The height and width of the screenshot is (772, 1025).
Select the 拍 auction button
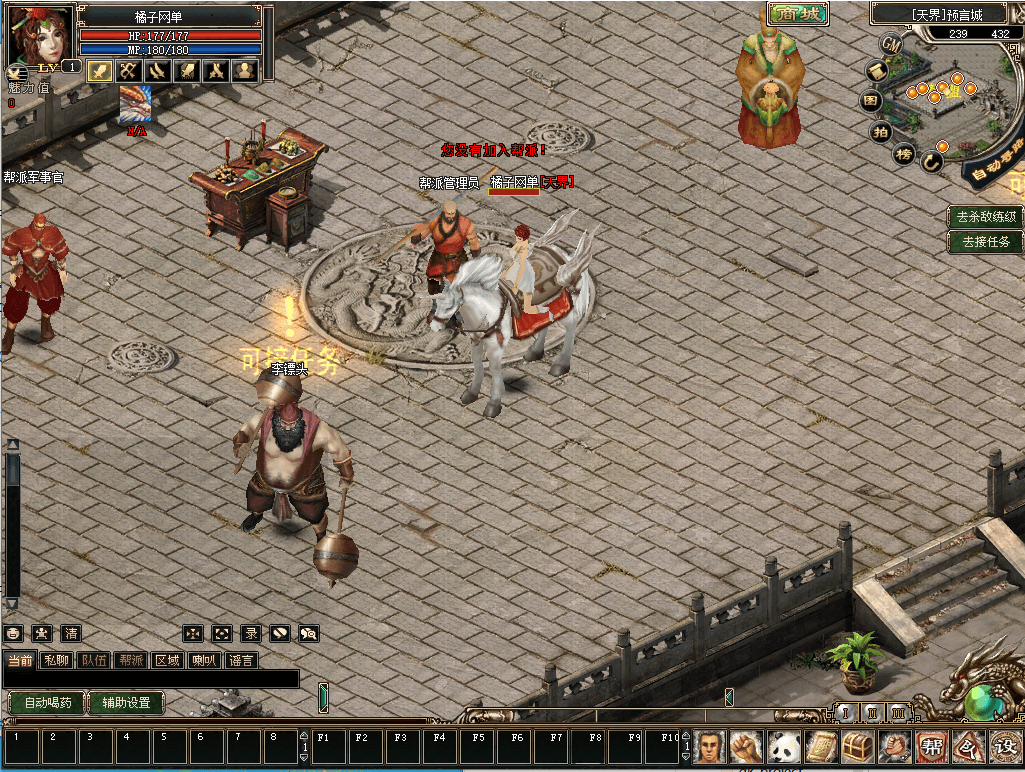[x=880, y=131]
